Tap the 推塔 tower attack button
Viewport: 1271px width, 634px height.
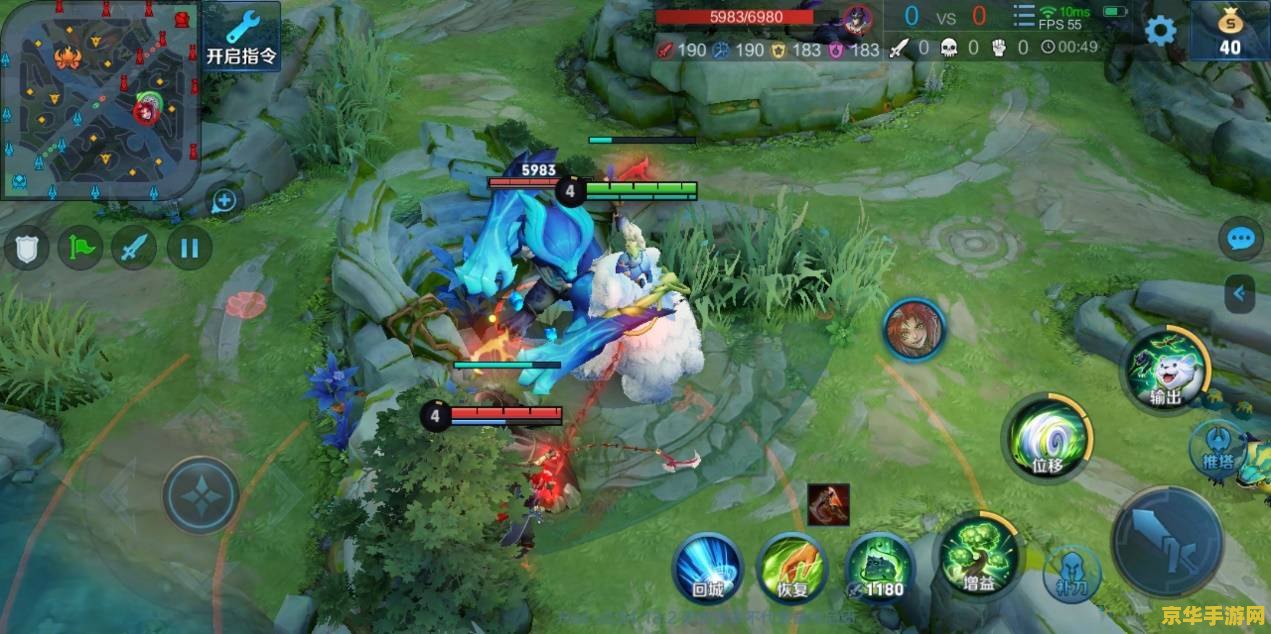tap(1217, 447)
